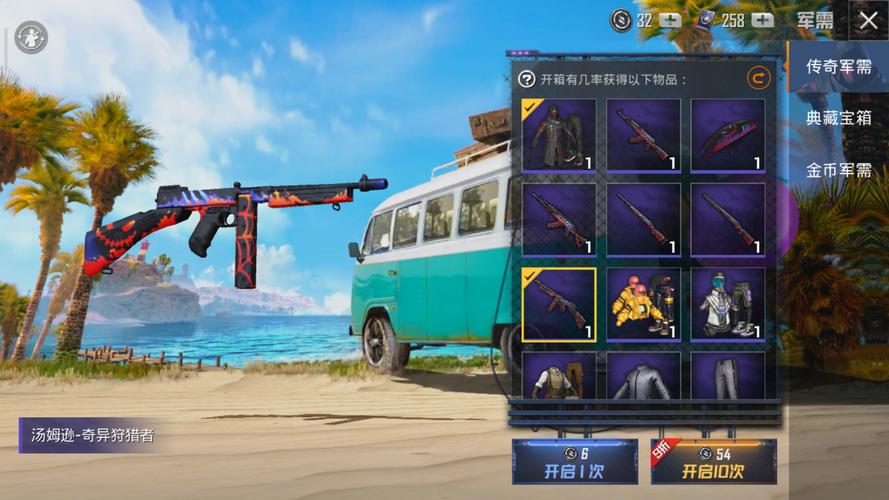Close the supply crate screen

pos(866,19)
